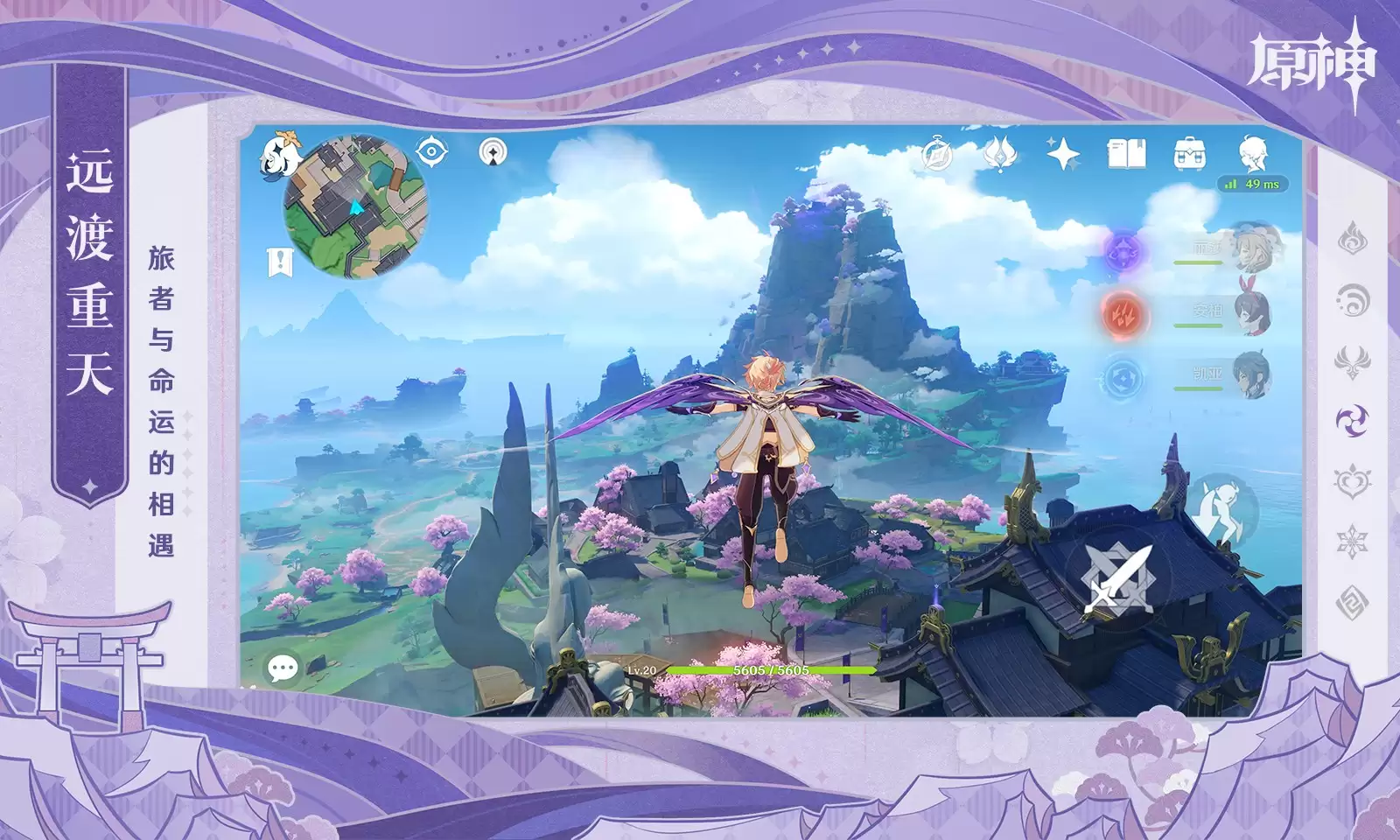The height and width of the screenshot is (840, 1400).
Task: Tap the signal-wave star icon beside the eye icon
Action: (493, 152)
